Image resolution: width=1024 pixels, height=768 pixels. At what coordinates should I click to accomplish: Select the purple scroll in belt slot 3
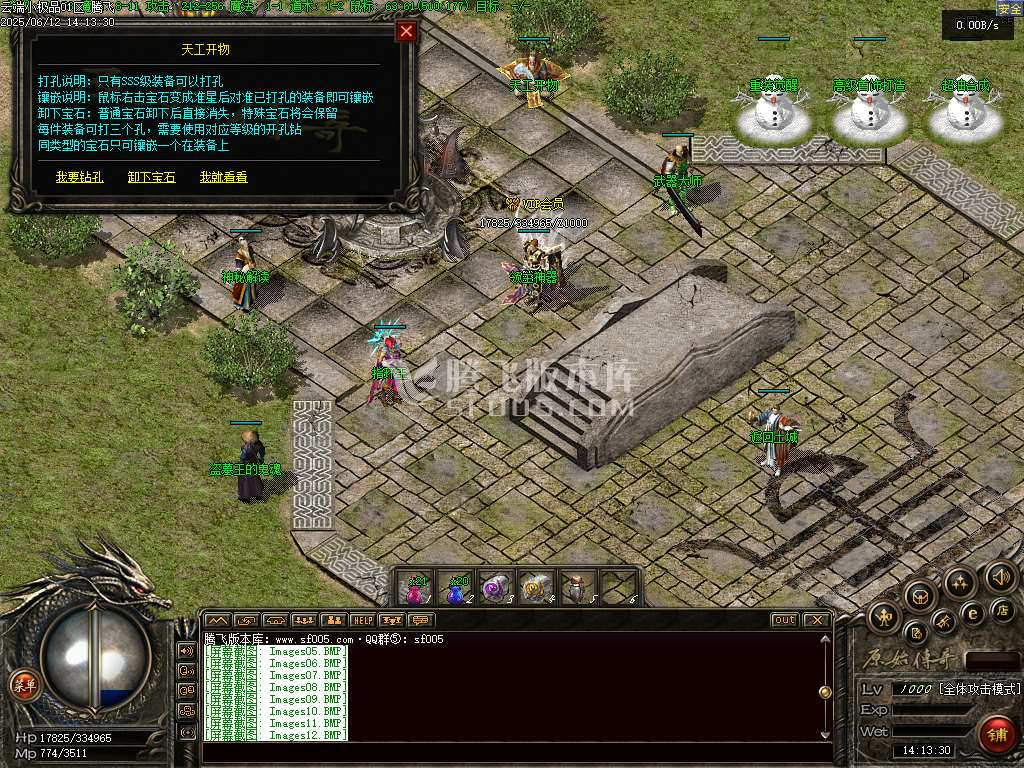point(497,589)
